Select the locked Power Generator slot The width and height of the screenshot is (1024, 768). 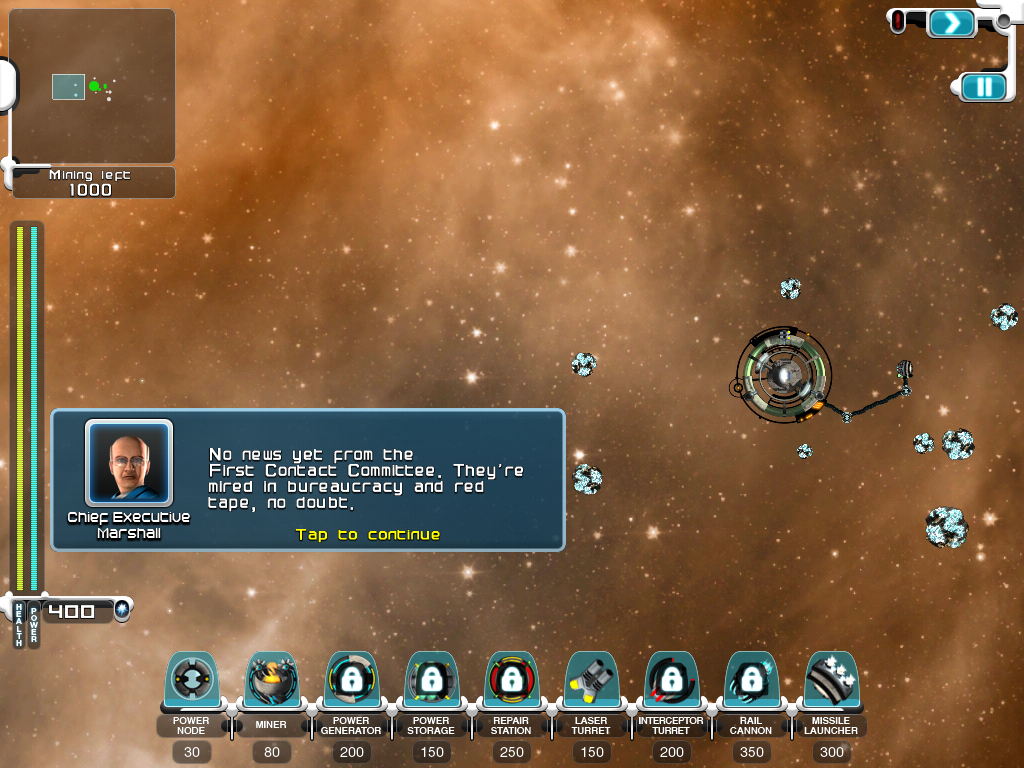tap(351, 681)
